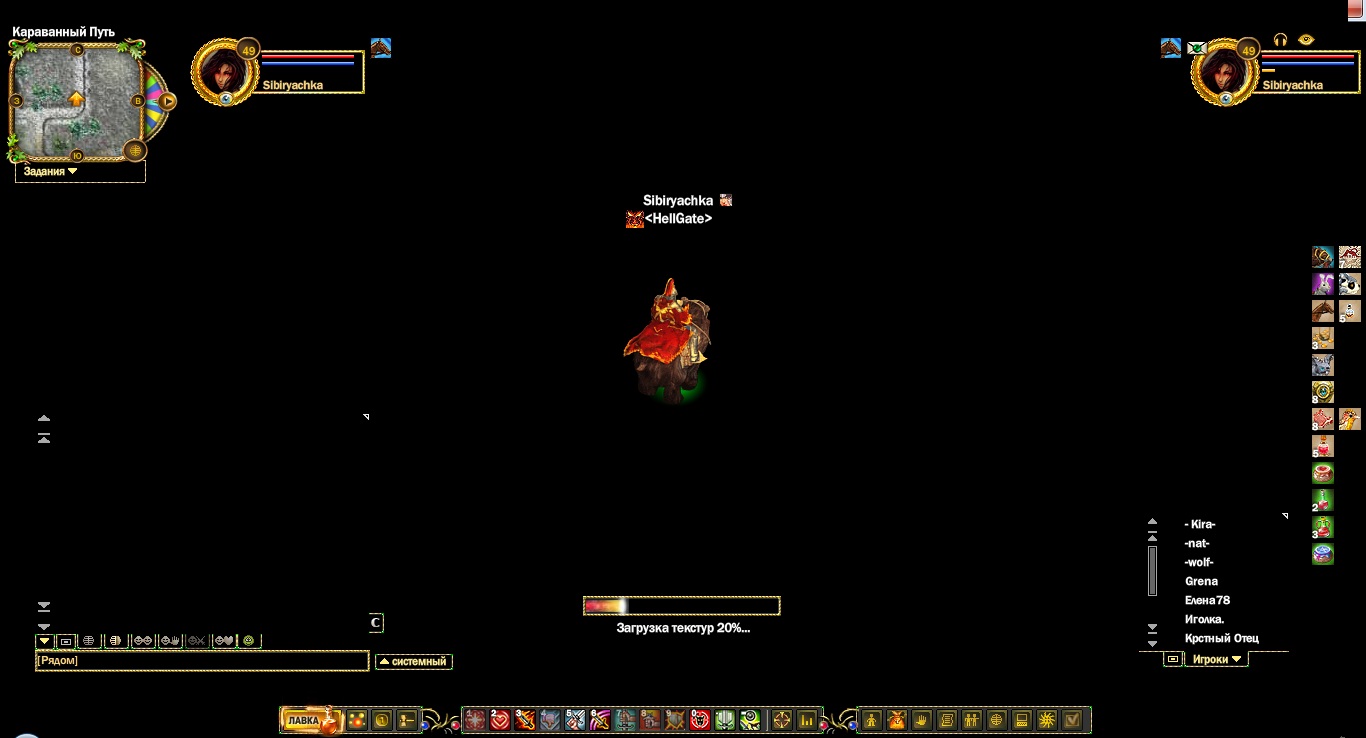This screenshot has height=738, width=1366.
Task: Click the play arrow beside the colorful wheel
Action: click(x=168, y=101)
